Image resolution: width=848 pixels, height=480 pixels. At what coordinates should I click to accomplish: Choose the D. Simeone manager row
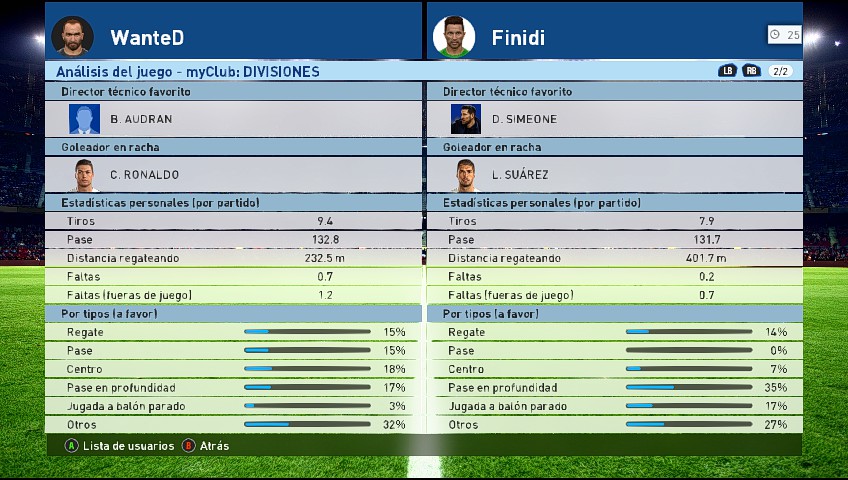tap(614, 119)
